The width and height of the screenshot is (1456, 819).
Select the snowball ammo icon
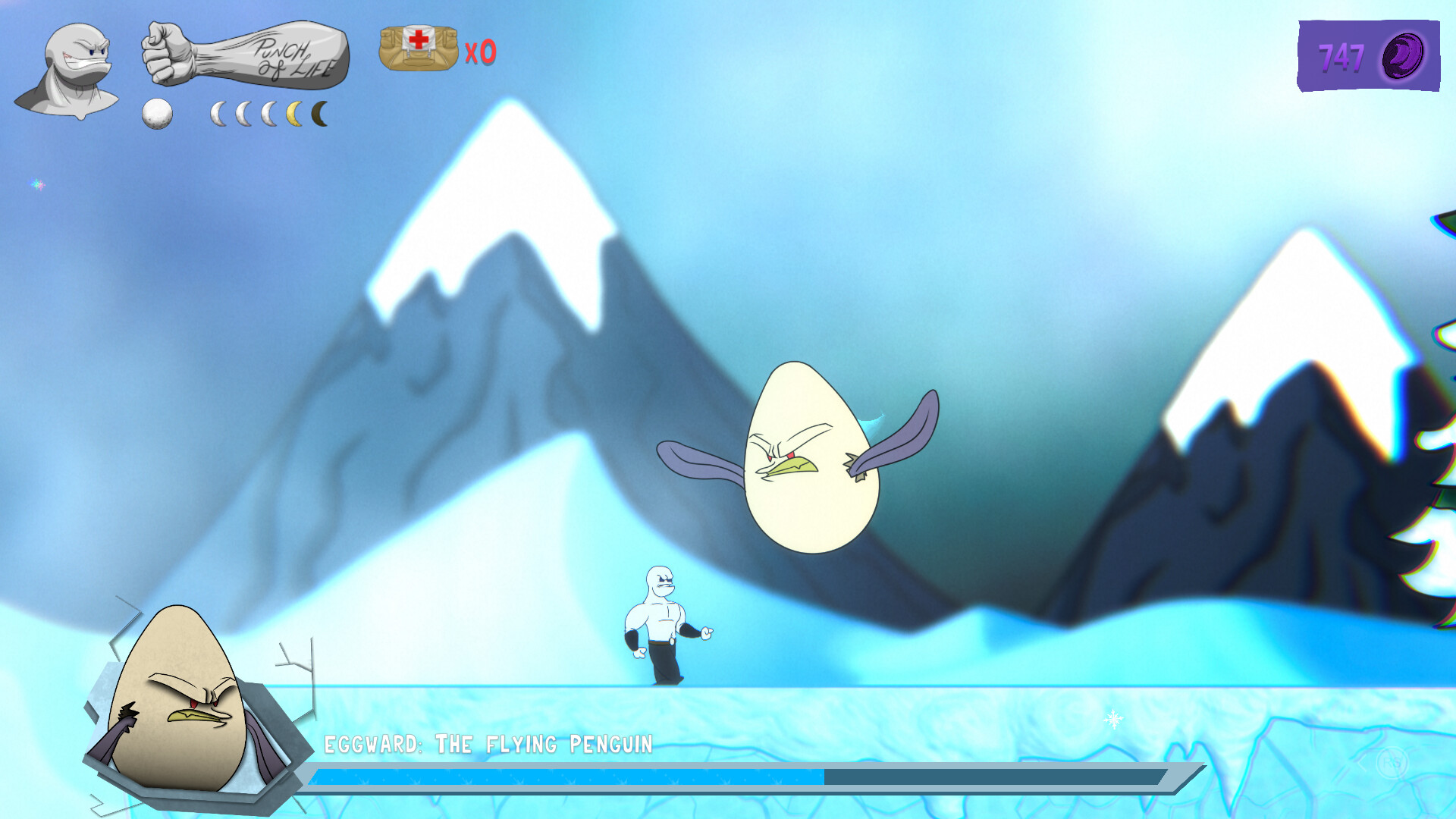click(x=157, y=114)
